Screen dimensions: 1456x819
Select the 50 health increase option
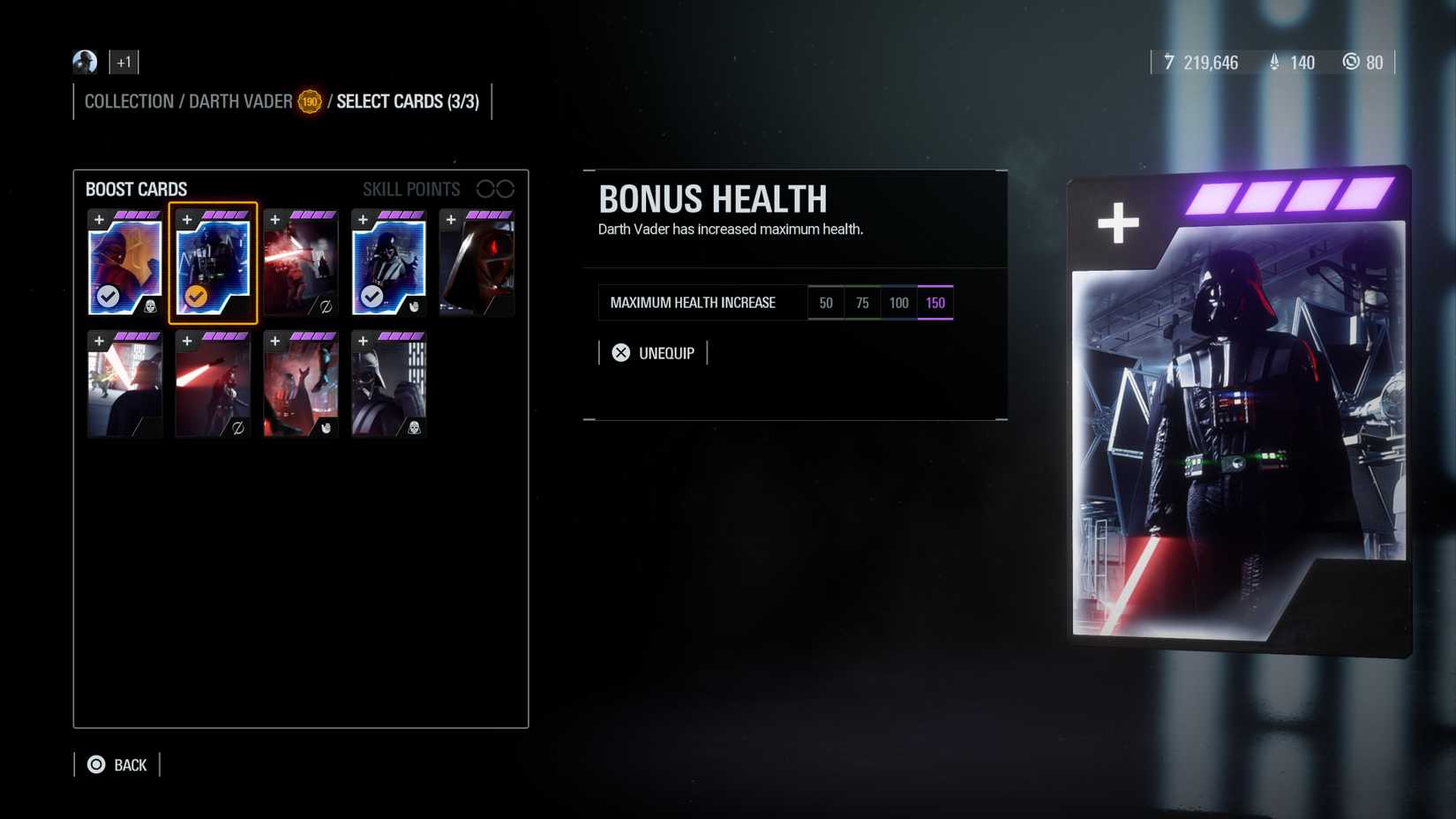826,302
